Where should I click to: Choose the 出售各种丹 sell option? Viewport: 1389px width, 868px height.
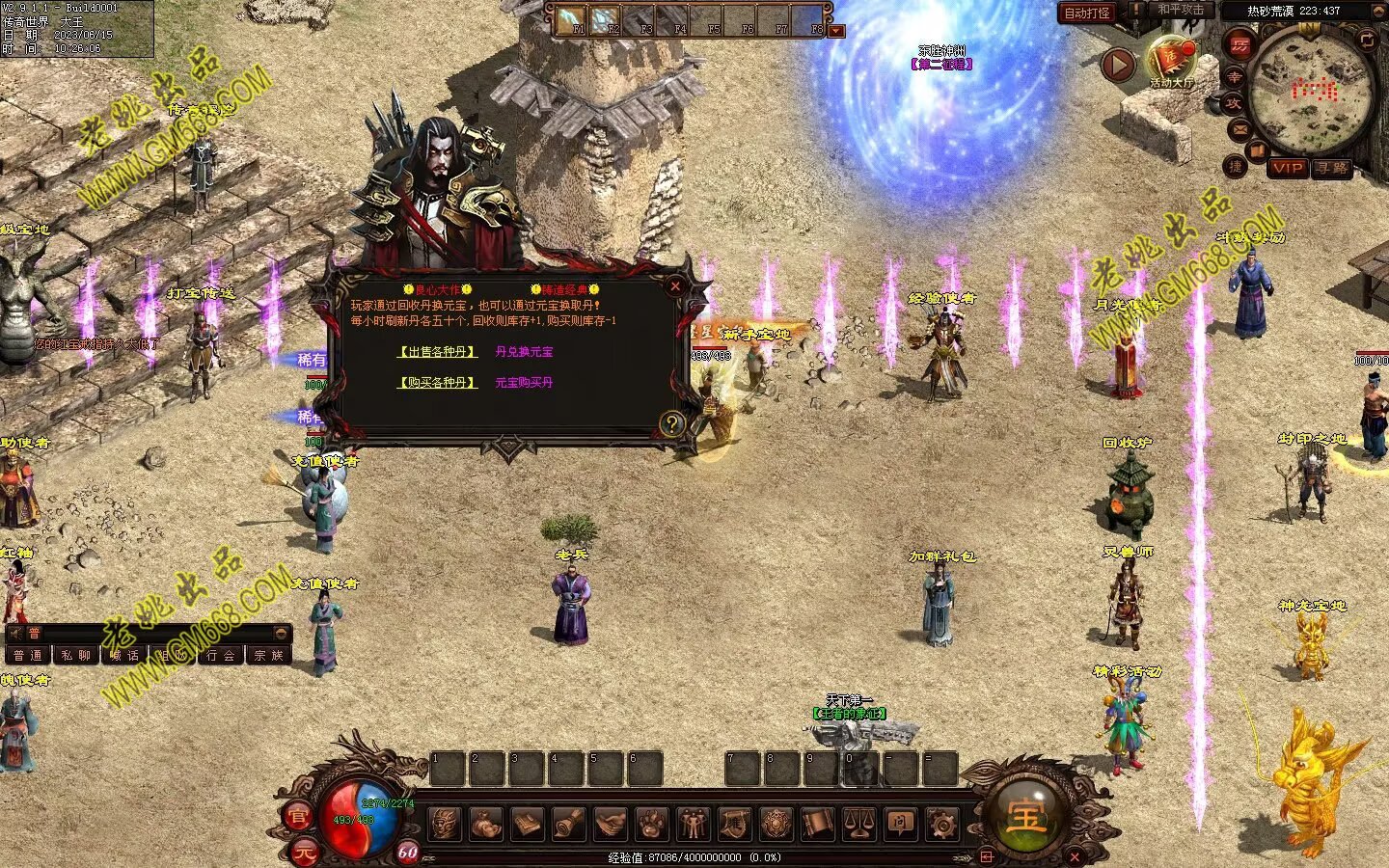point(437,352)
